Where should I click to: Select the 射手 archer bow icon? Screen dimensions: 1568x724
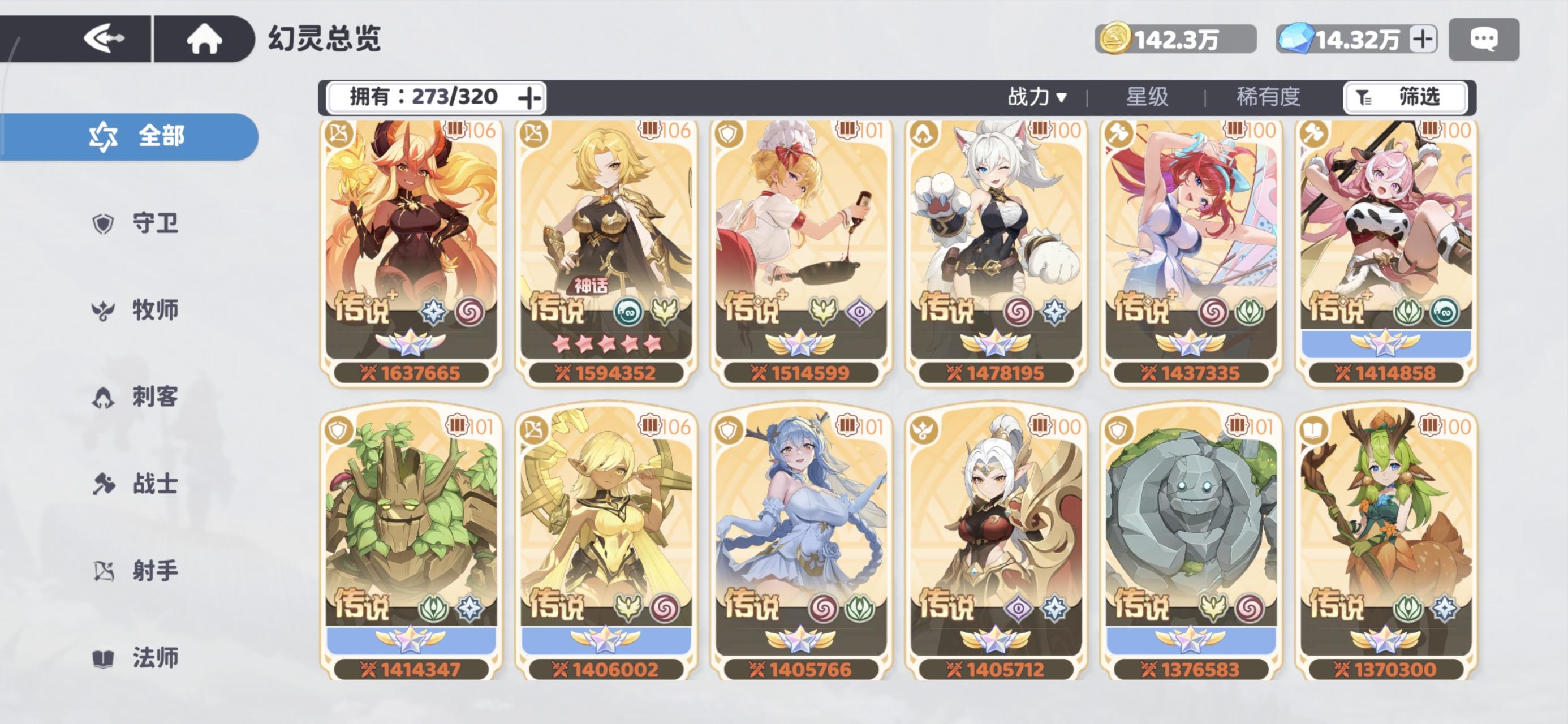[105, 571]
